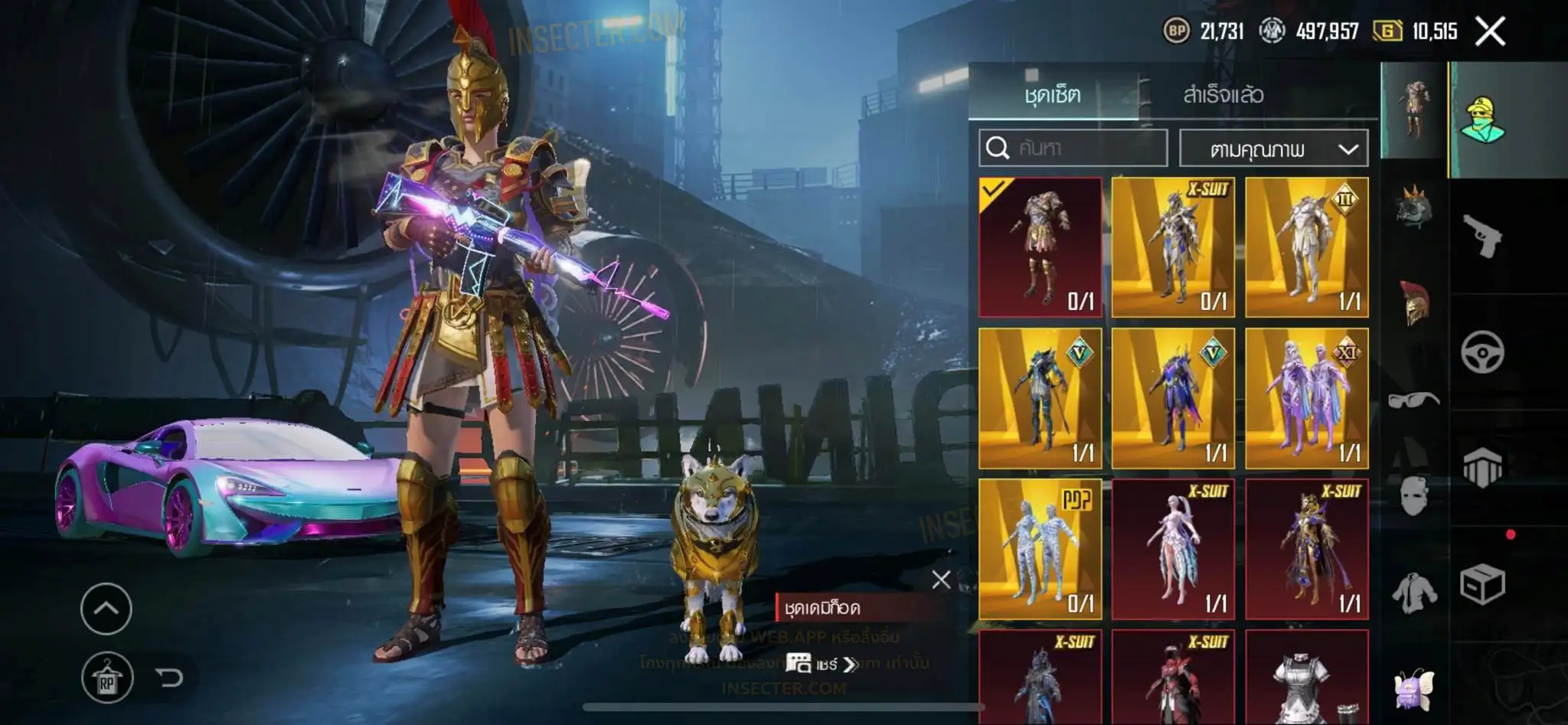Dismiss the ชุดเดมิก็อด info popup

[x=941, y=580]
